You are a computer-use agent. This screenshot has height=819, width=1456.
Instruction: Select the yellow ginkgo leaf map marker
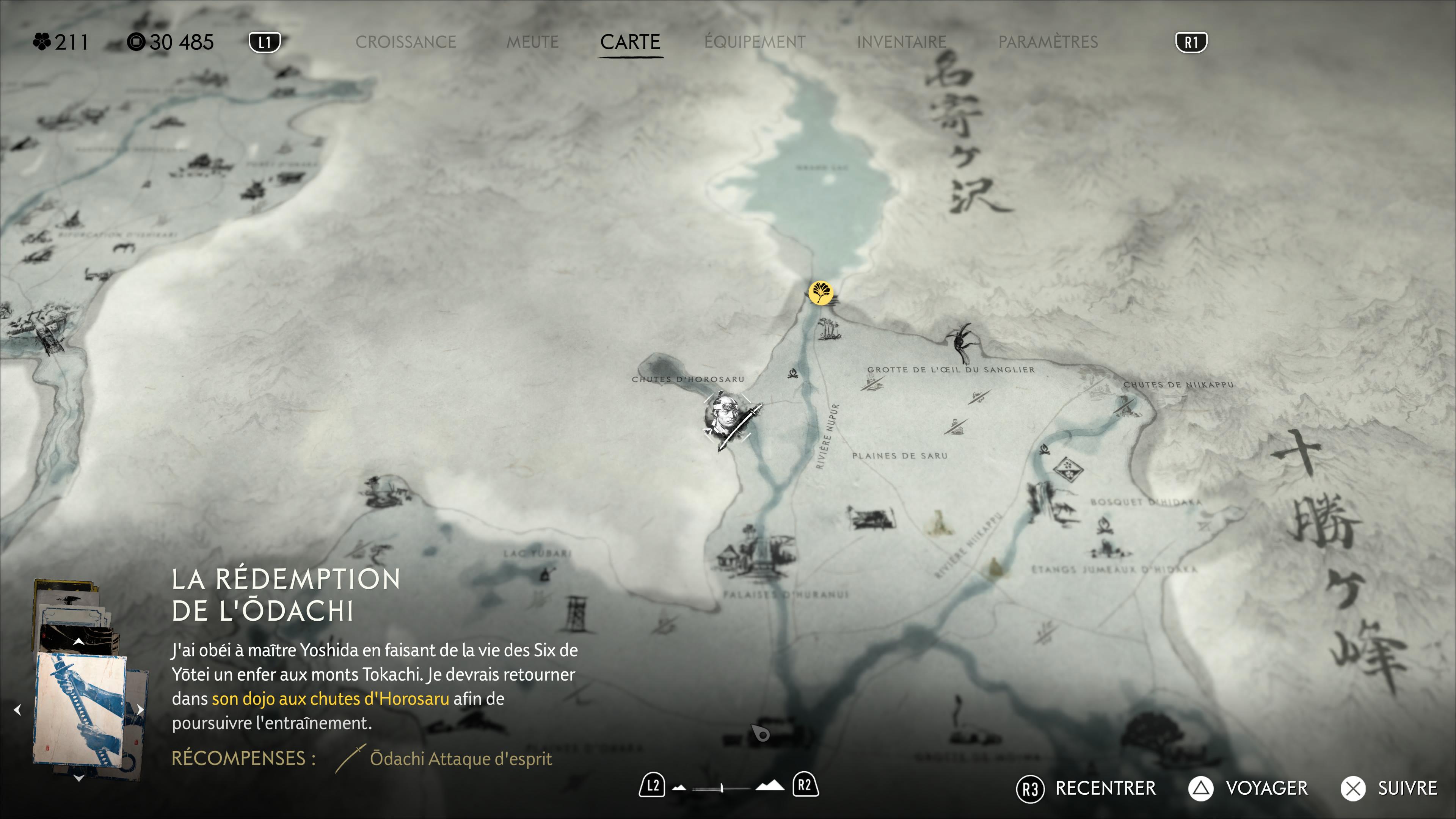pyautogui.click(x=820, y=293)
